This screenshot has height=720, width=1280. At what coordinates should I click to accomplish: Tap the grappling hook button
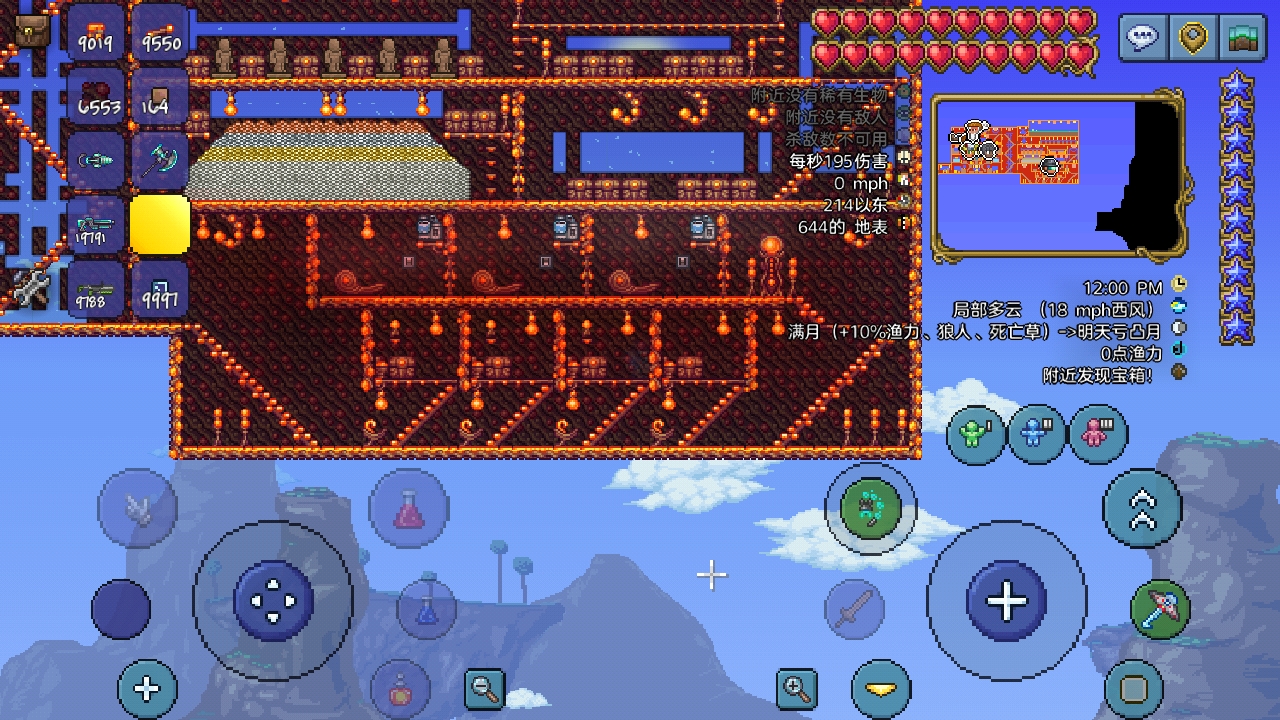tap(869, 508)
